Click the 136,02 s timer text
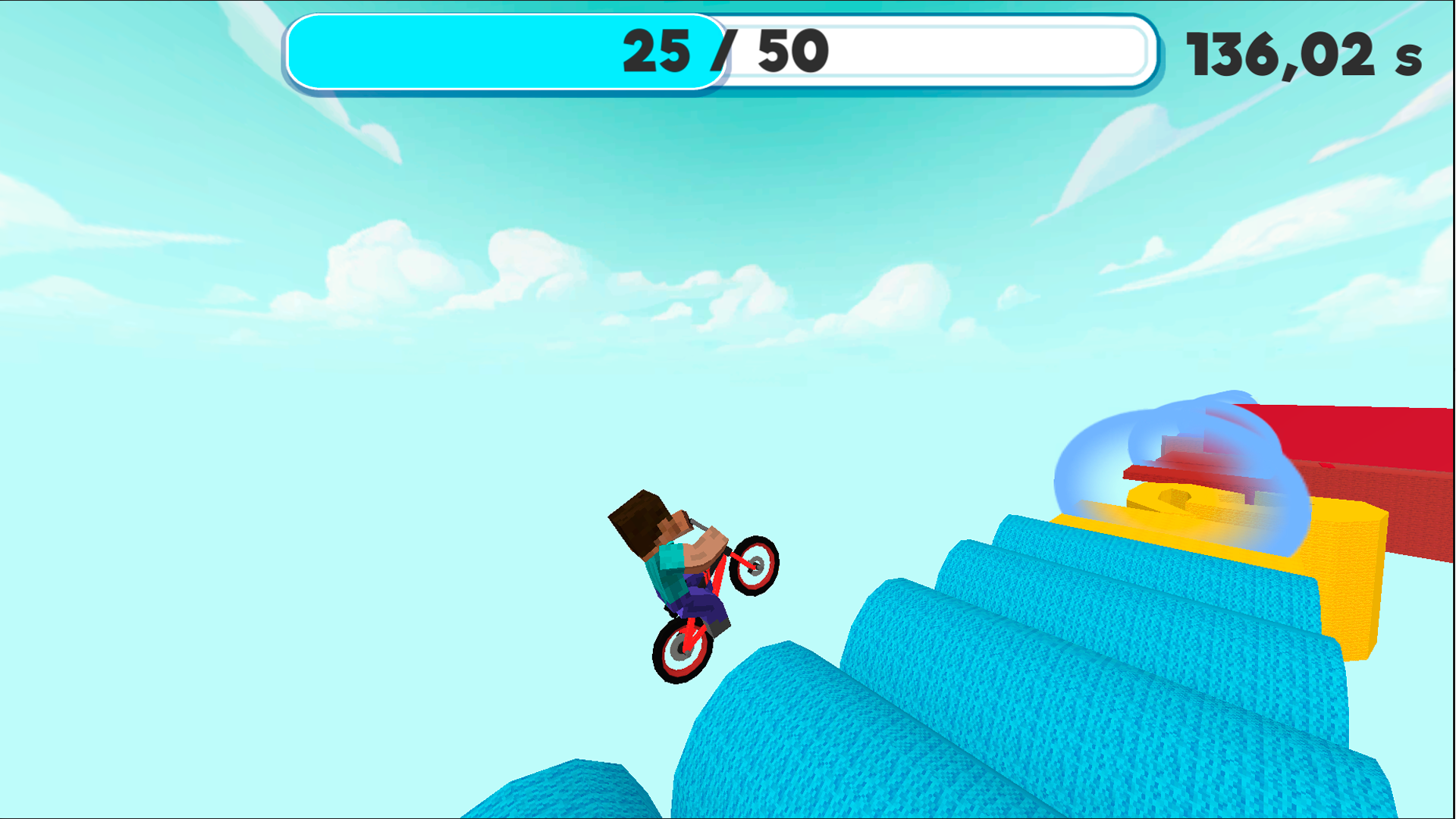1456x819 pixels. coord(1304,53)
